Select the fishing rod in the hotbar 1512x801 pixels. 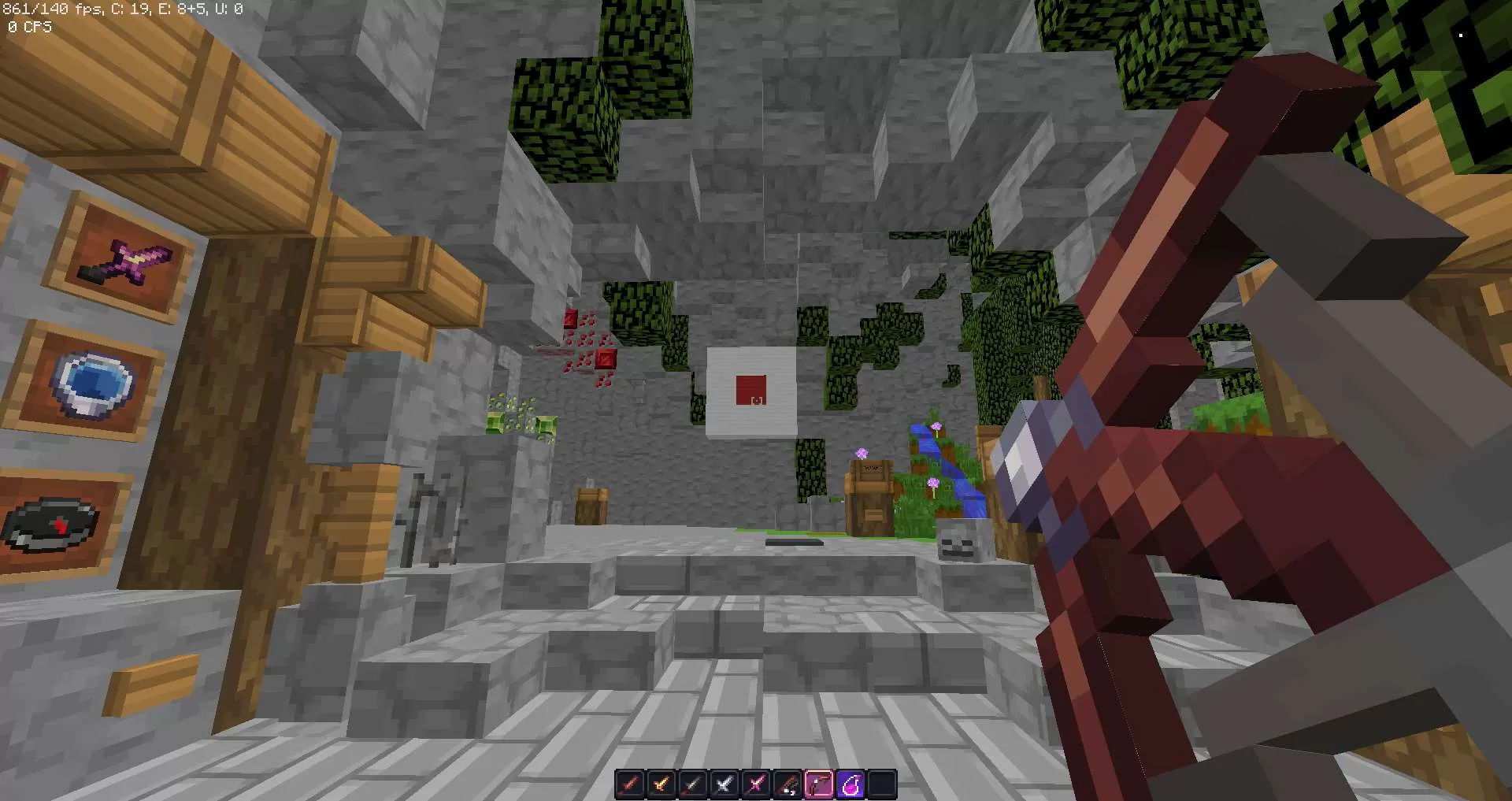pyautogui.click(x=787, y=782)
